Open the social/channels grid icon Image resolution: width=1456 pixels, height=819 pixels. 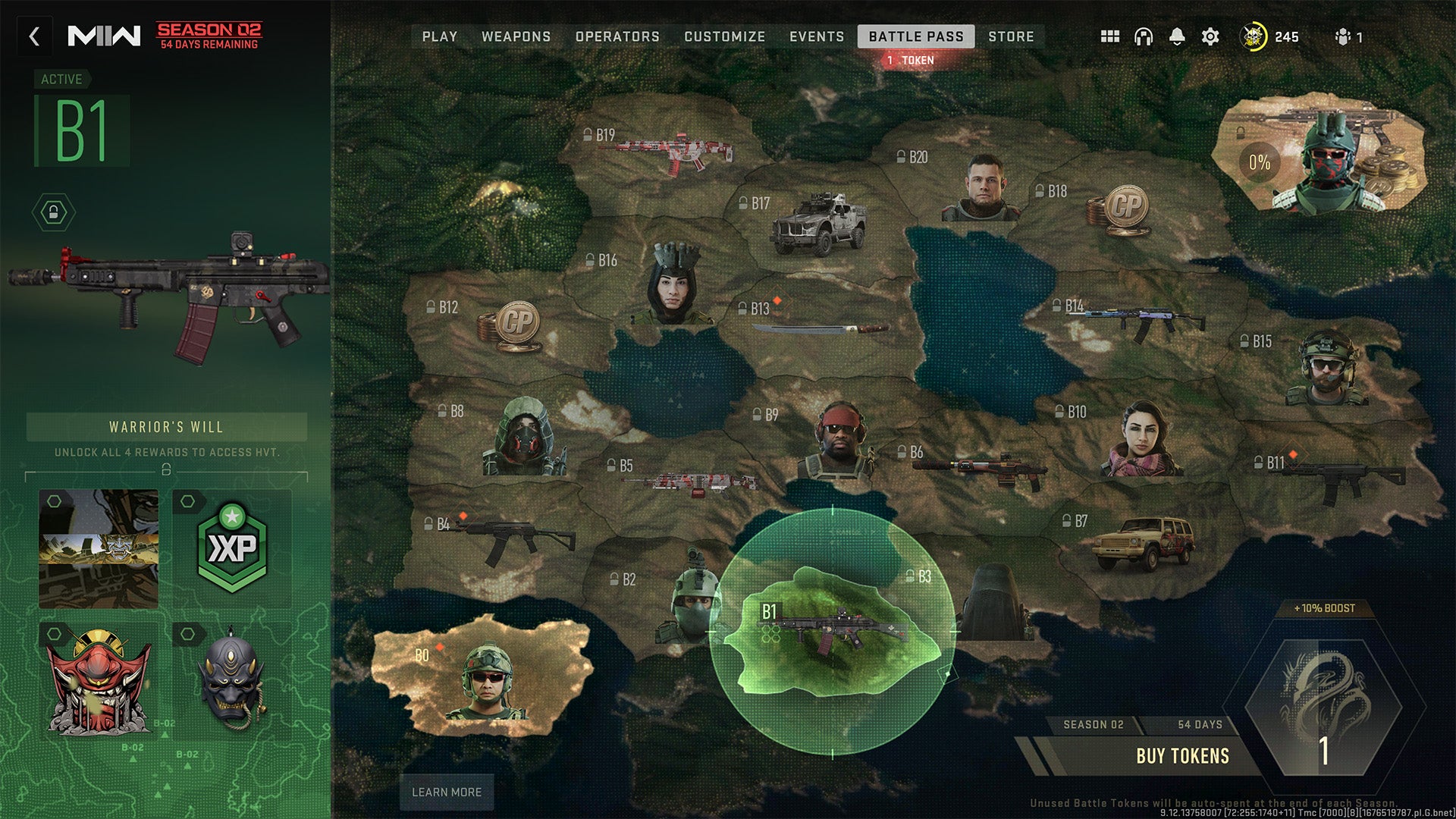[x=1109, y=36]
